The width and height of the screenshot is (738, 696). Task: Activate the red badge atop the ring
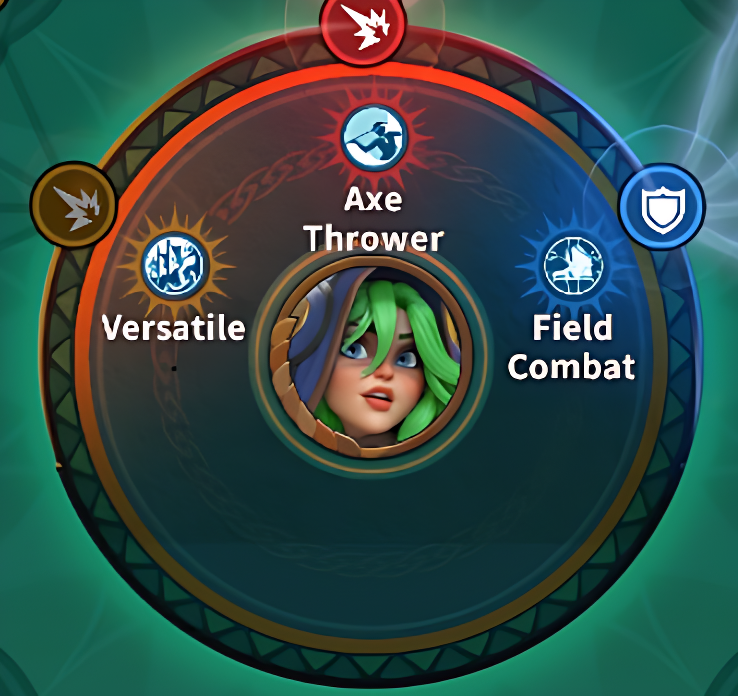[x=361, y=22]
